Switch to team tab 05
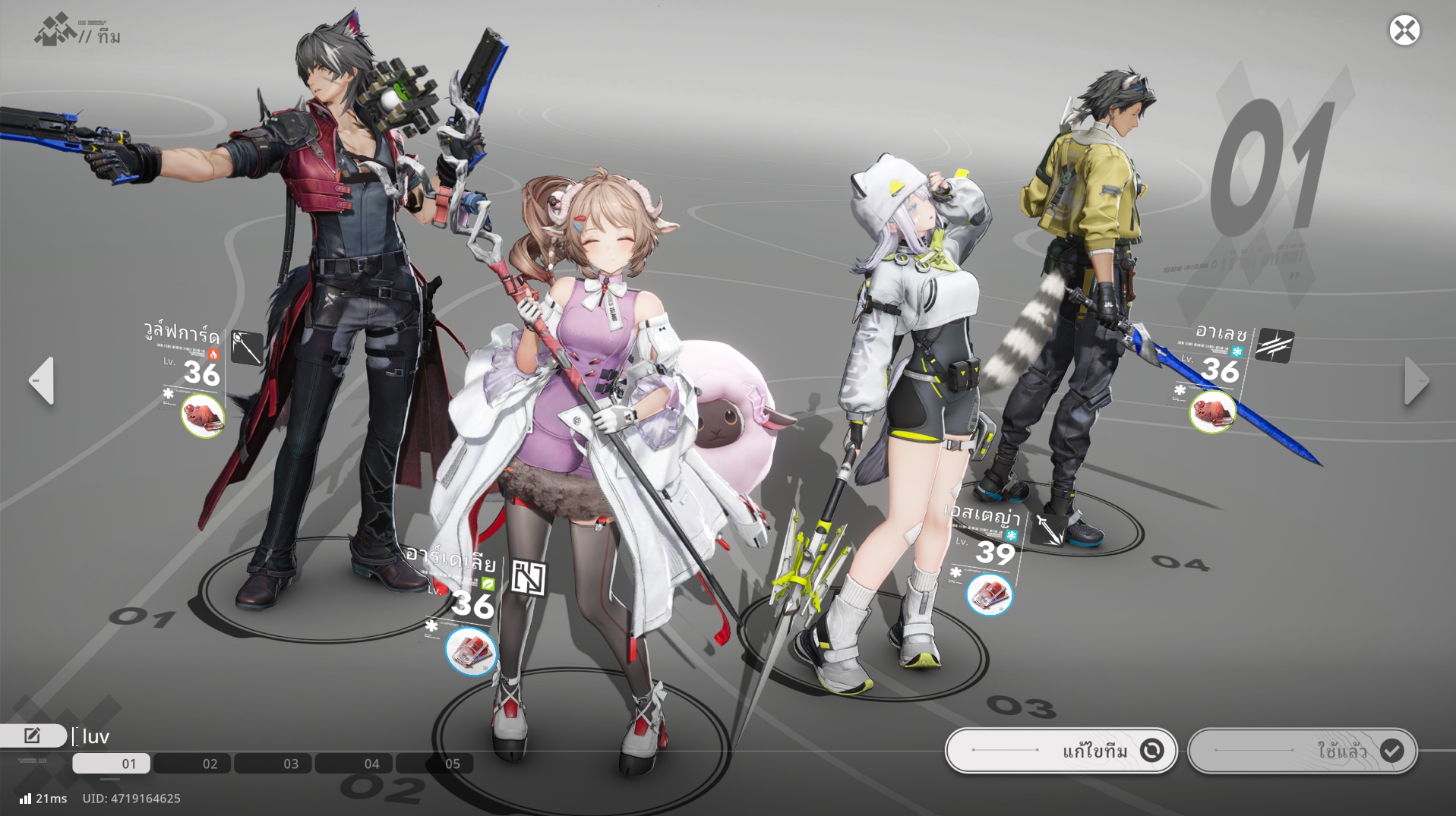 point(436,764)
